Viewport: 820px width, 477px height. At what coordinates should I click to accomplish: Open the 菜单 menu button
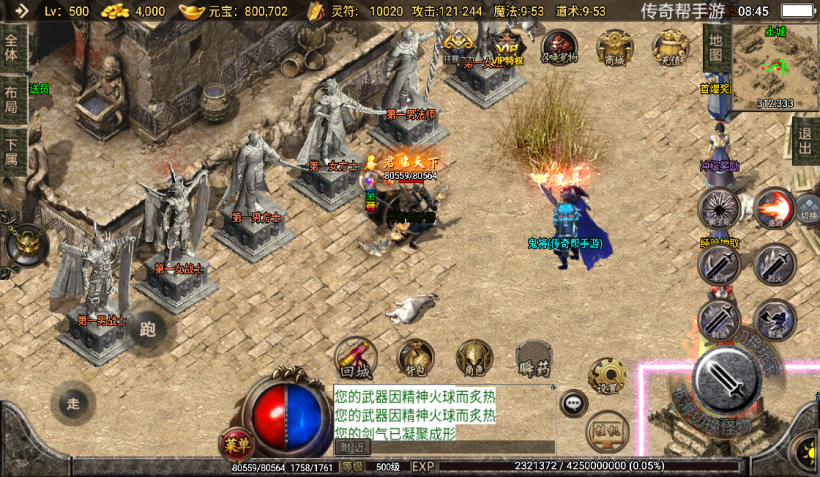click(236, 444)
